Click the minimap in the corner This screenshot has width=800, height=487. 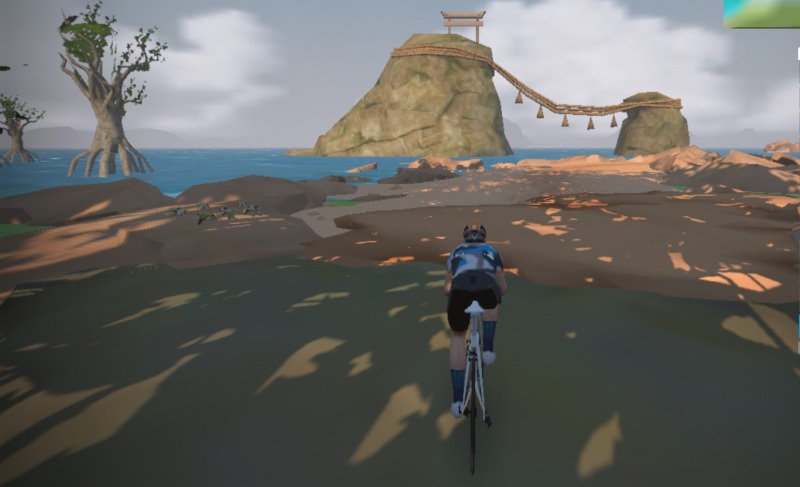click(762, 13)
